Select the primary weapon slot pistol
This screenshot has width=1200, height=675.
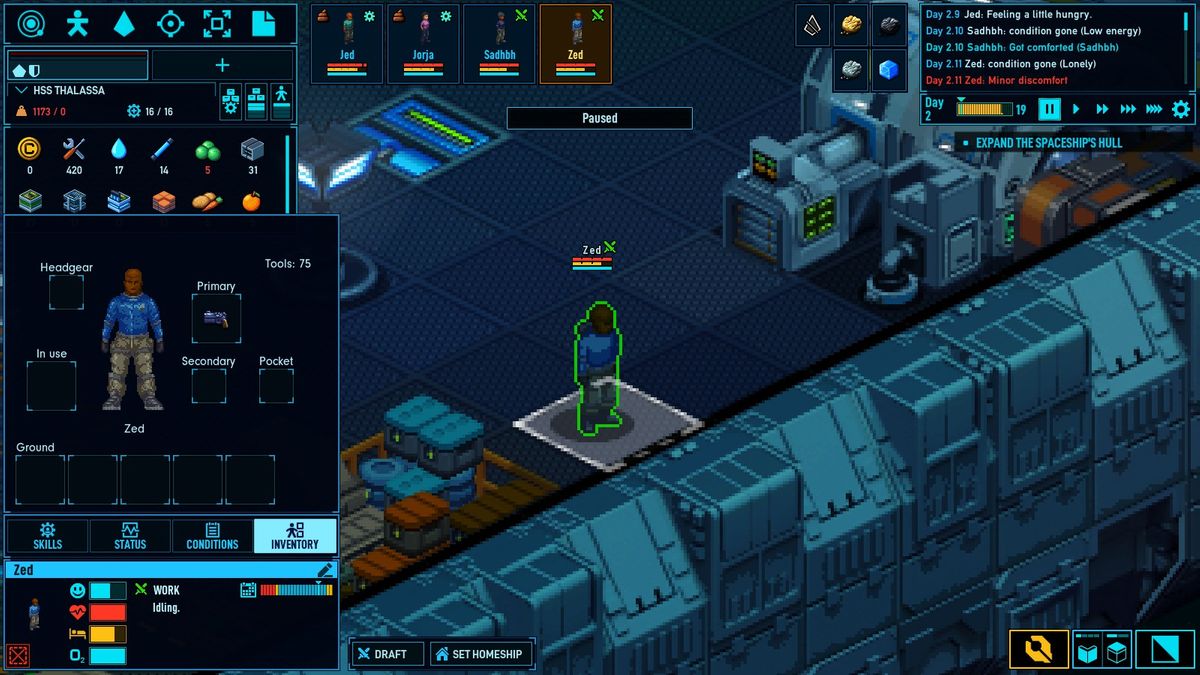tap(216, 318)
